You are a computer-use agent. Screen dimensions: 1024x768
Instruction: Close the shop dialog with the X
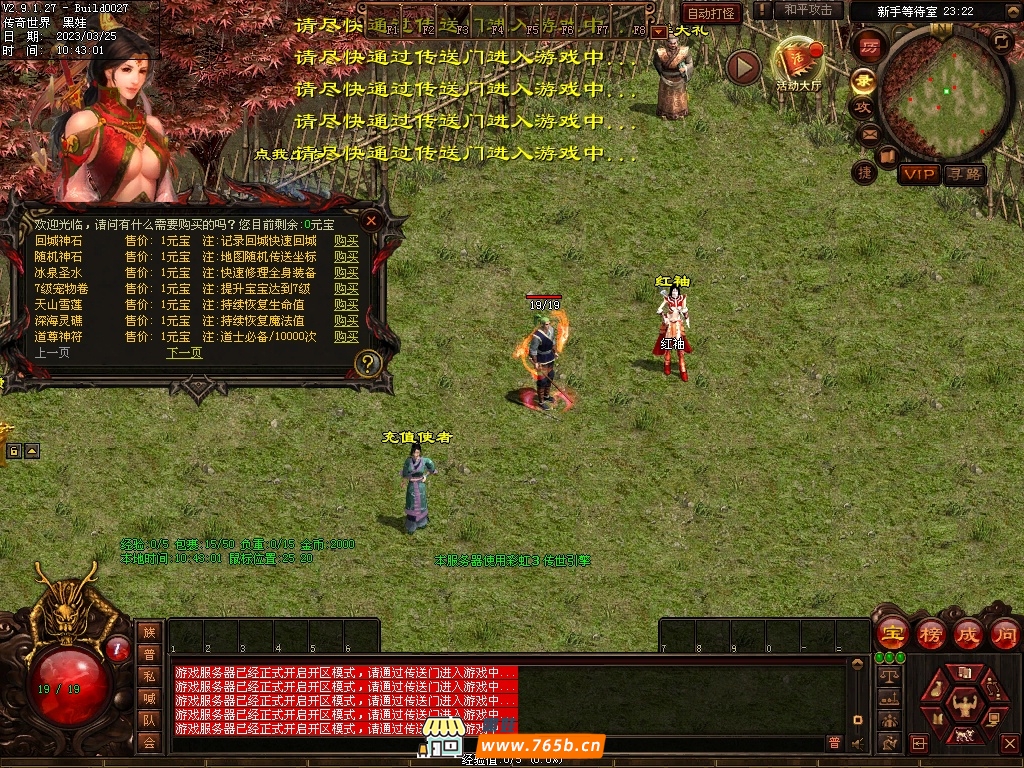tap(371, 219)
